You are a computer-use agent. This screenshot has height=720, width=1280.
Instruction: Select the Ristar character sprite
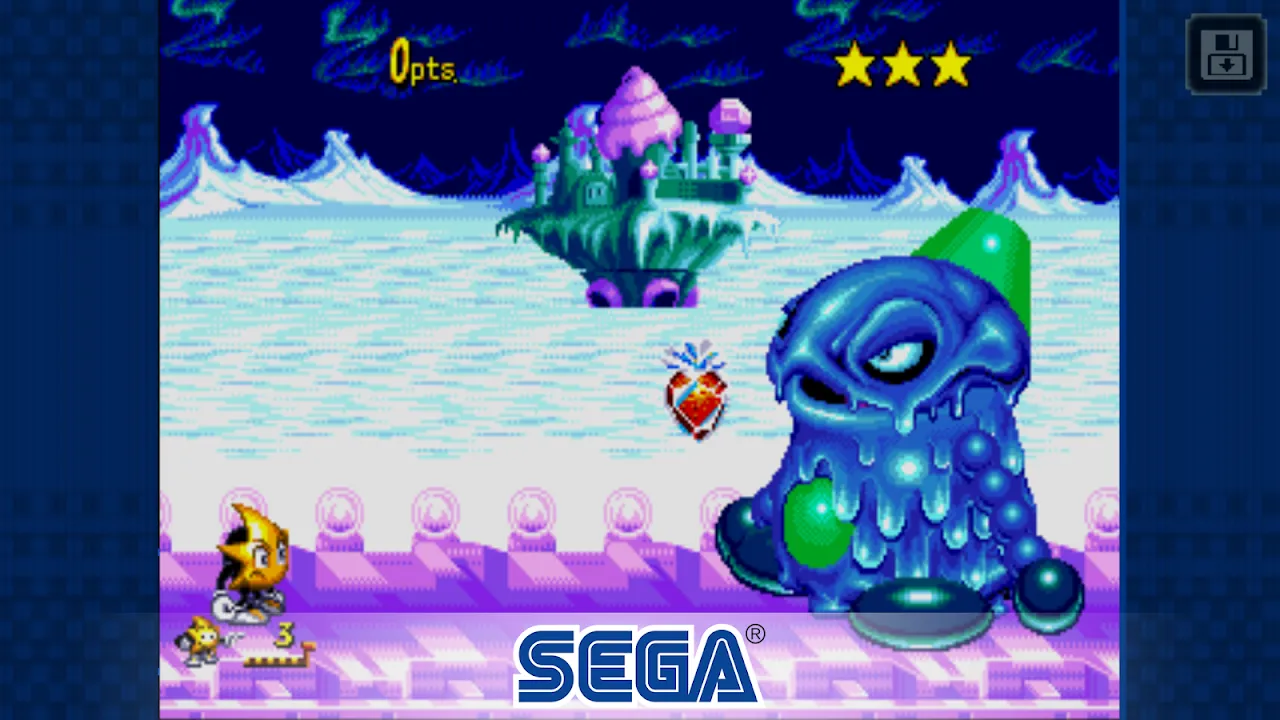click(250, 560)
